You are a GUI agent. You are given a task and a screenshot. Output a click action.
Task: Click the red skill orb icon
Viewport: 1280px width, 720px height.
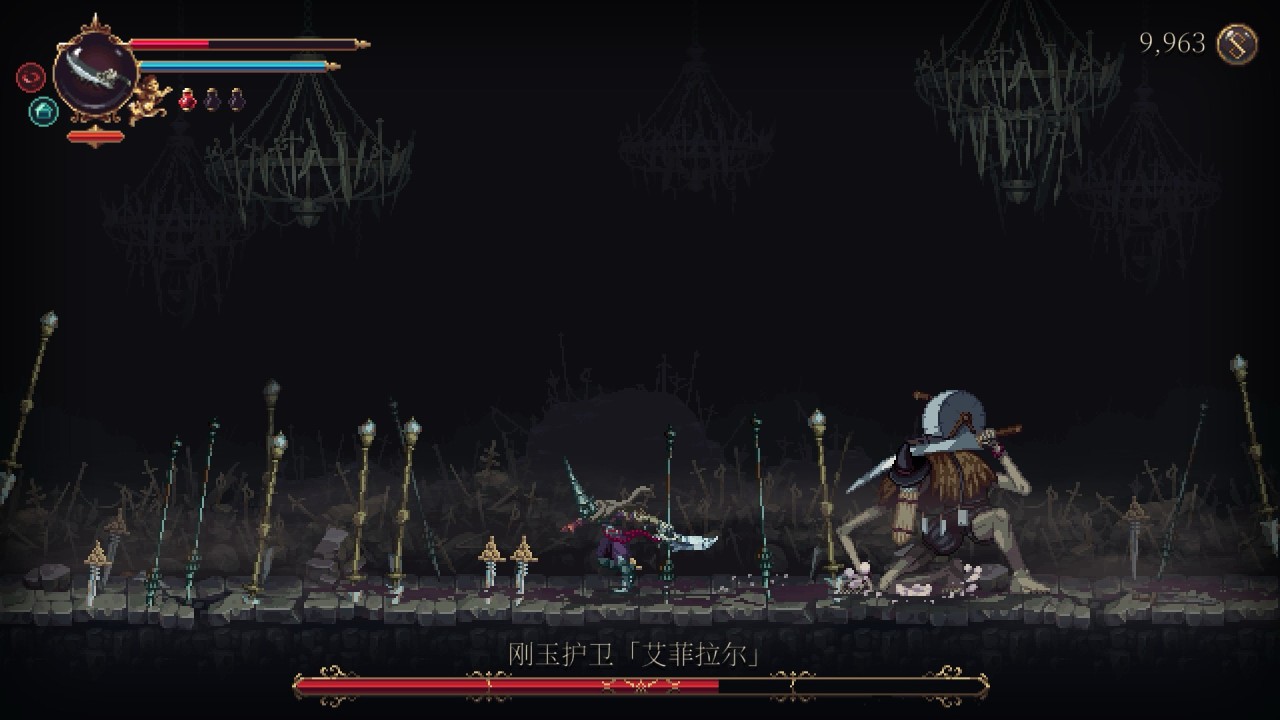30,75
